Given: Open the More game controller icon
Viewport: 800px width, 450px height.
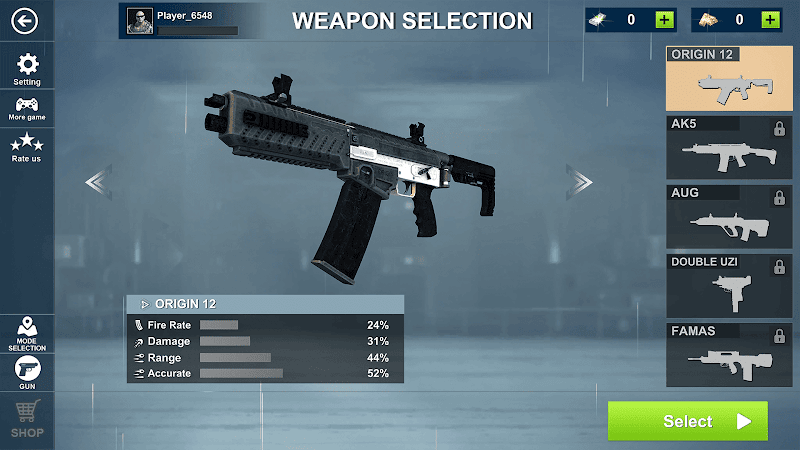Looking at the screenshot, I should tap(28, 108).
